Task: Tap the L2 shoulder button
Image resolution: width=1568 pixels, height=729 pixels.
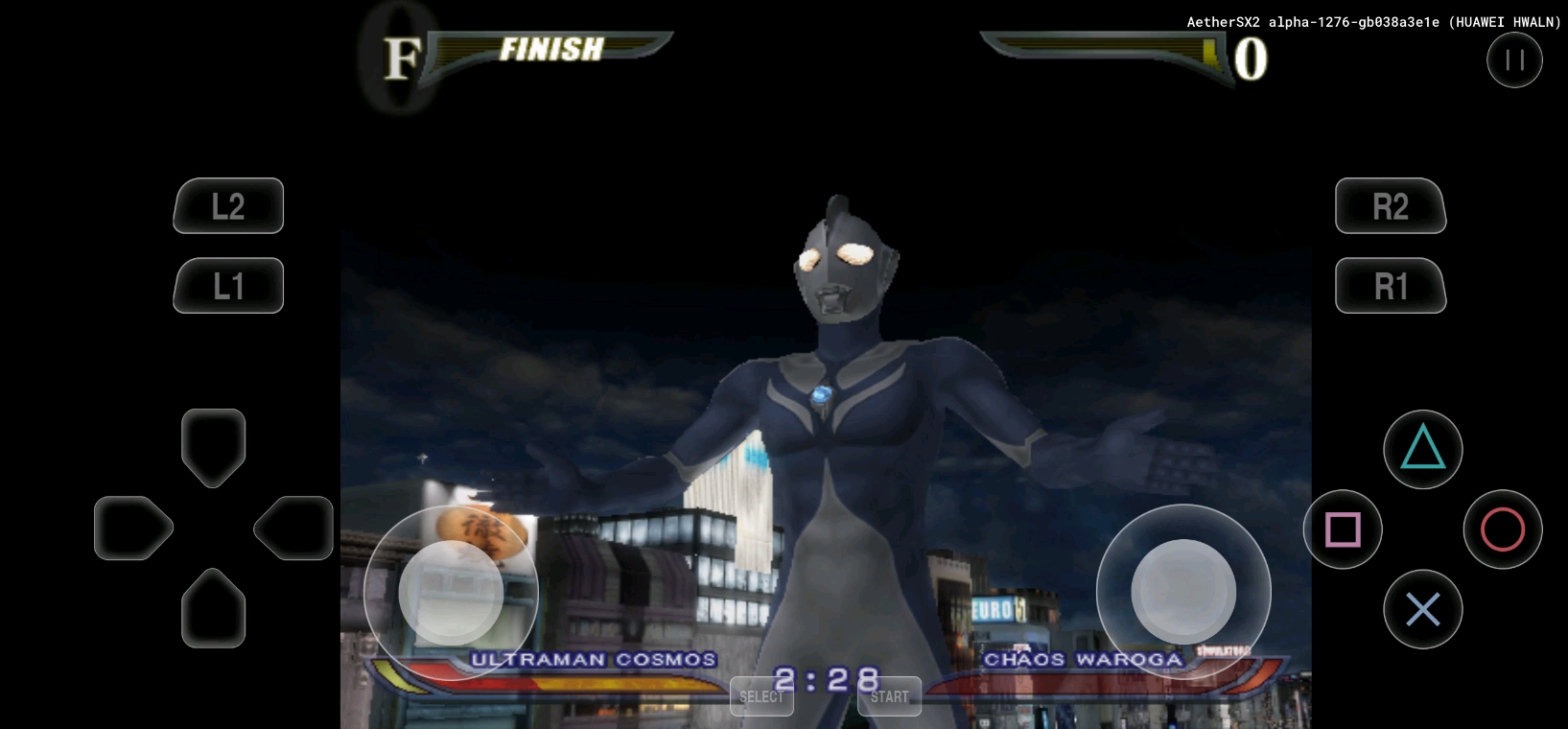Action: pyautogui.click(x=228, y=206)
